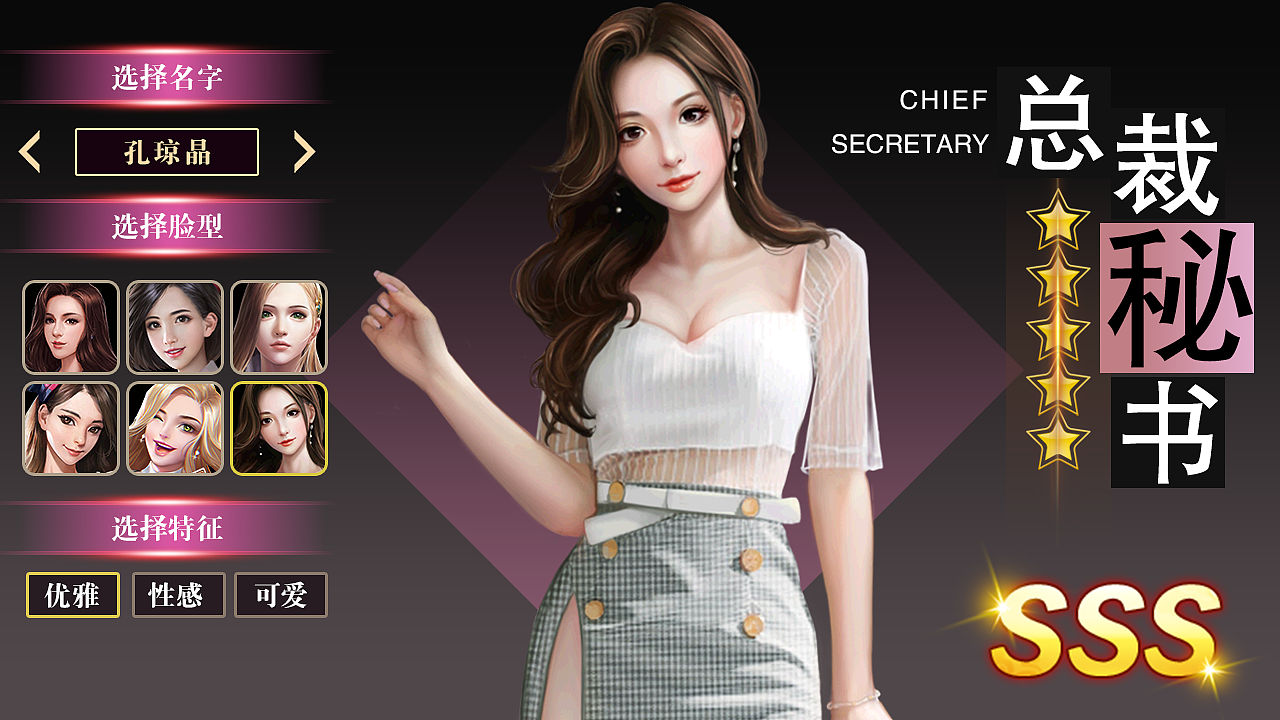Expand the 选择脸型 face selection section
Image resolution: width=1280 pixels, height=720 pixels.
click(167, 226)
